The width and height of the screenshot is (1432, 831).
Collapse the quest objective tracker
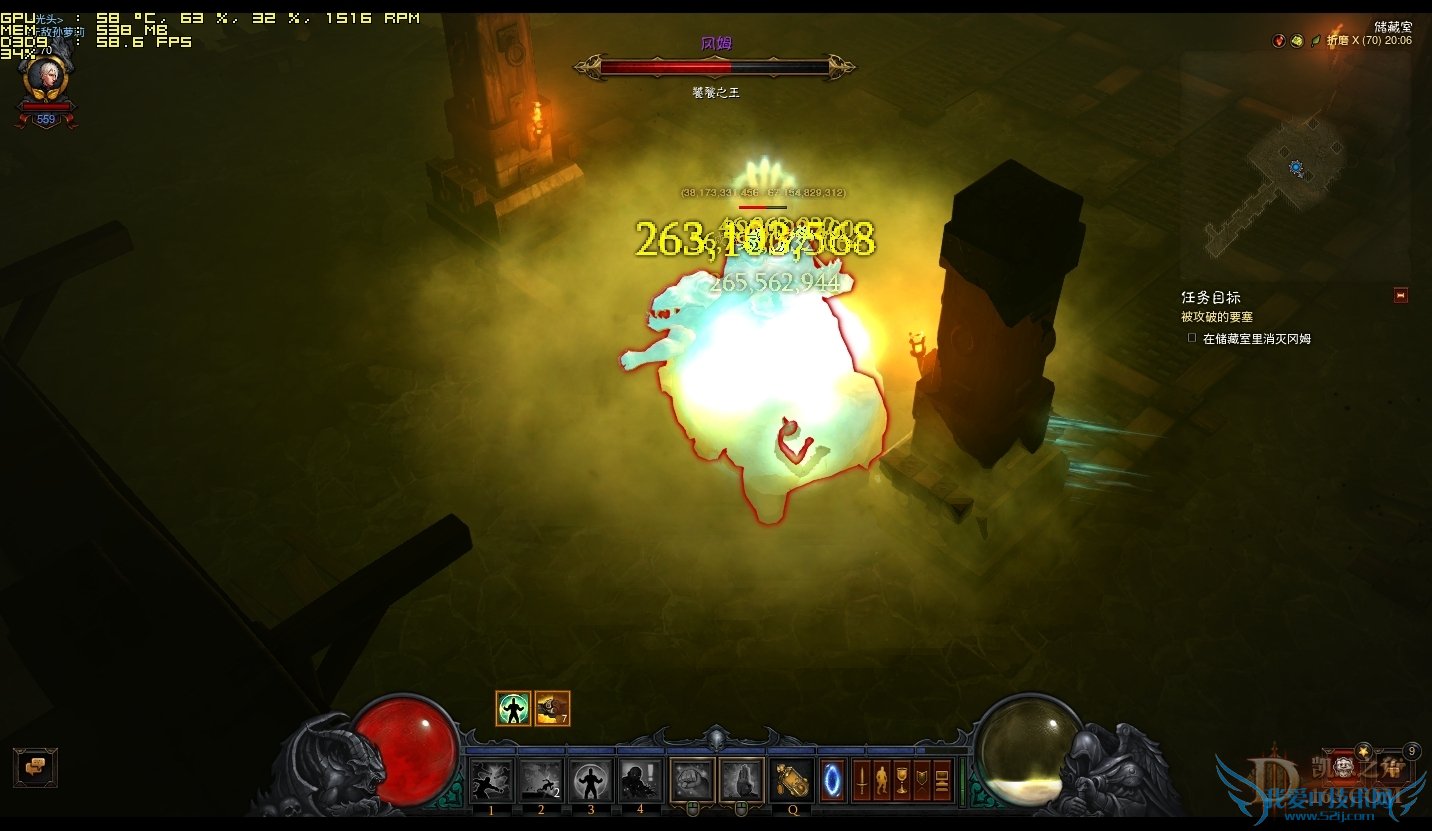[x=1400, y=295]
